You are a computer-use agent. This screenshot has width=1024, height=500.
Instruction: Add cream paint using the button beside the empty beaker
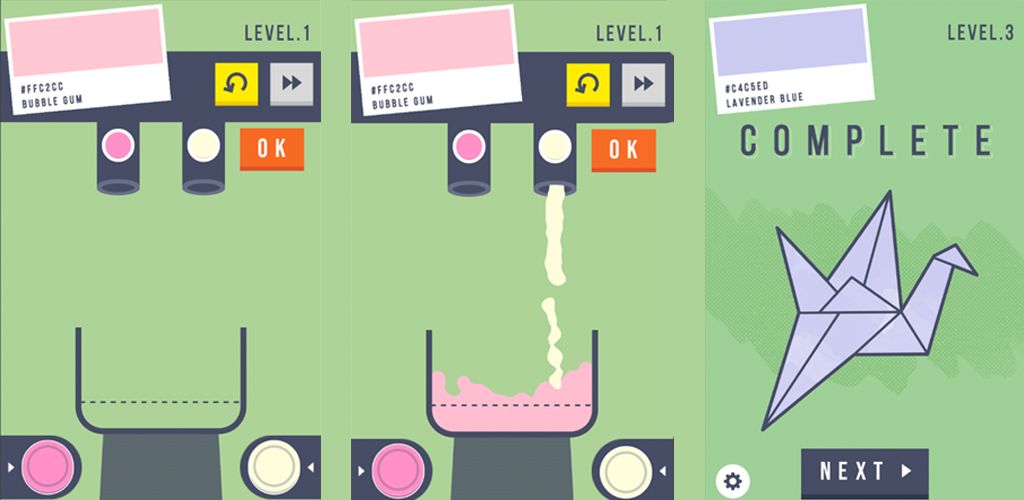coord(272,466)
